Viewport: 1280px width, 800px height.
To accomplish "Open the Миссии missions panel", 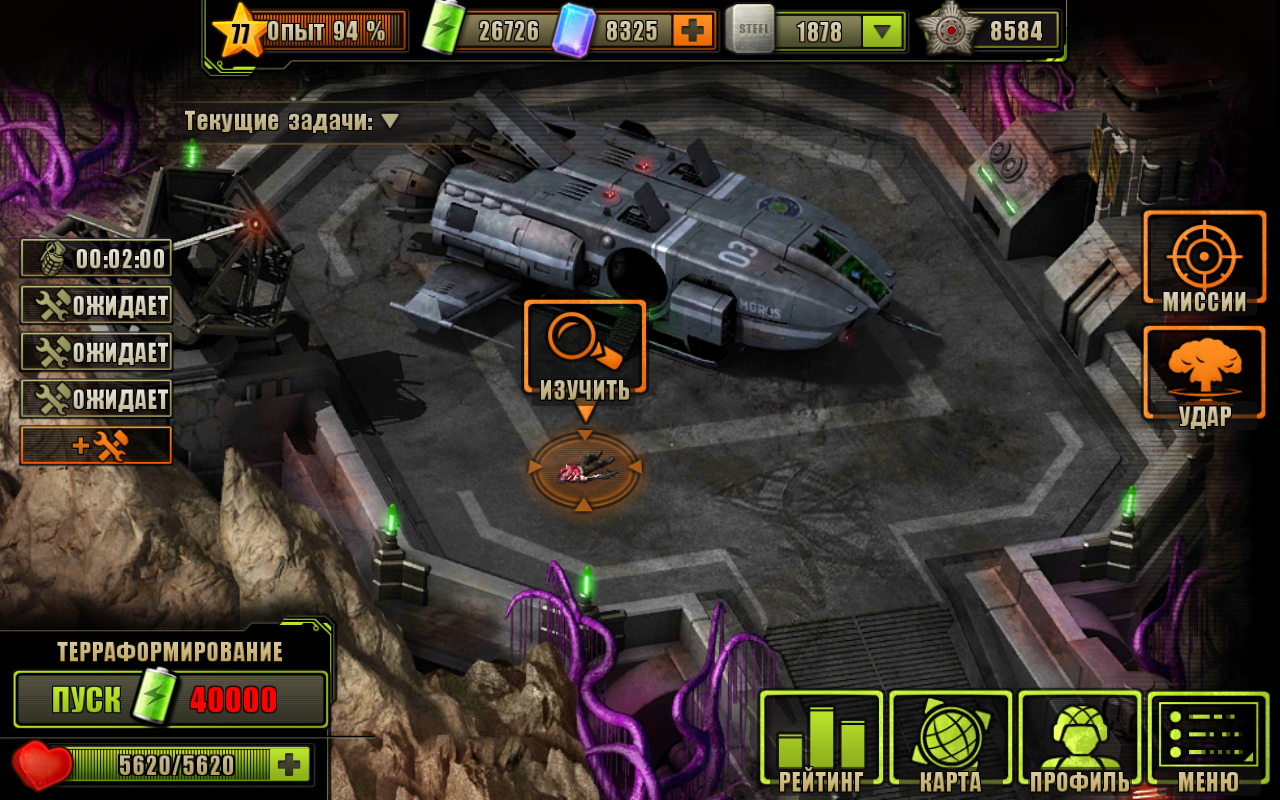I will [x=1204, y=258].
